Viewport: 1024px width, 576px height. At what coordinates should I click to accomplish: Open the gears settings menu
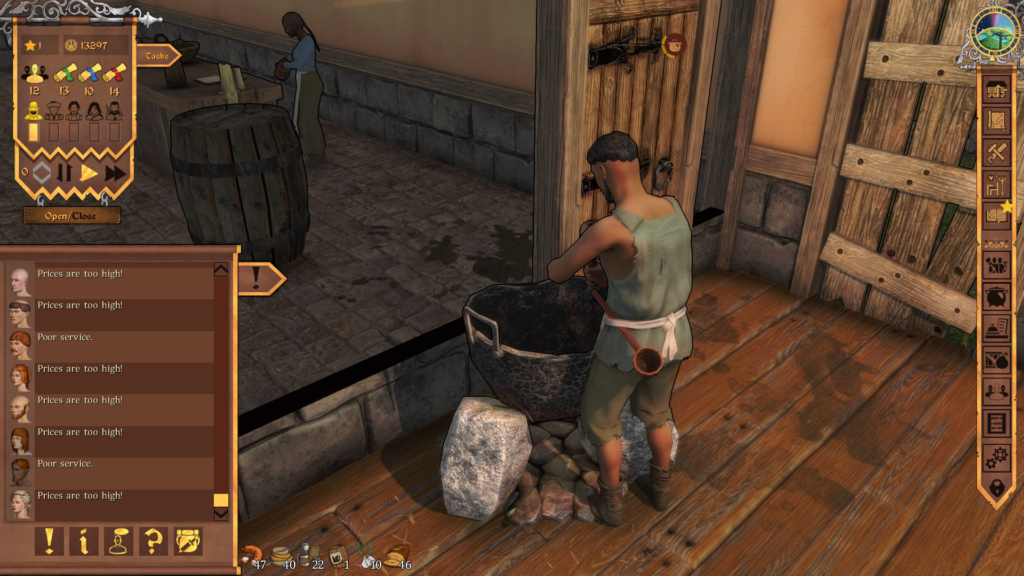(996, 457)
